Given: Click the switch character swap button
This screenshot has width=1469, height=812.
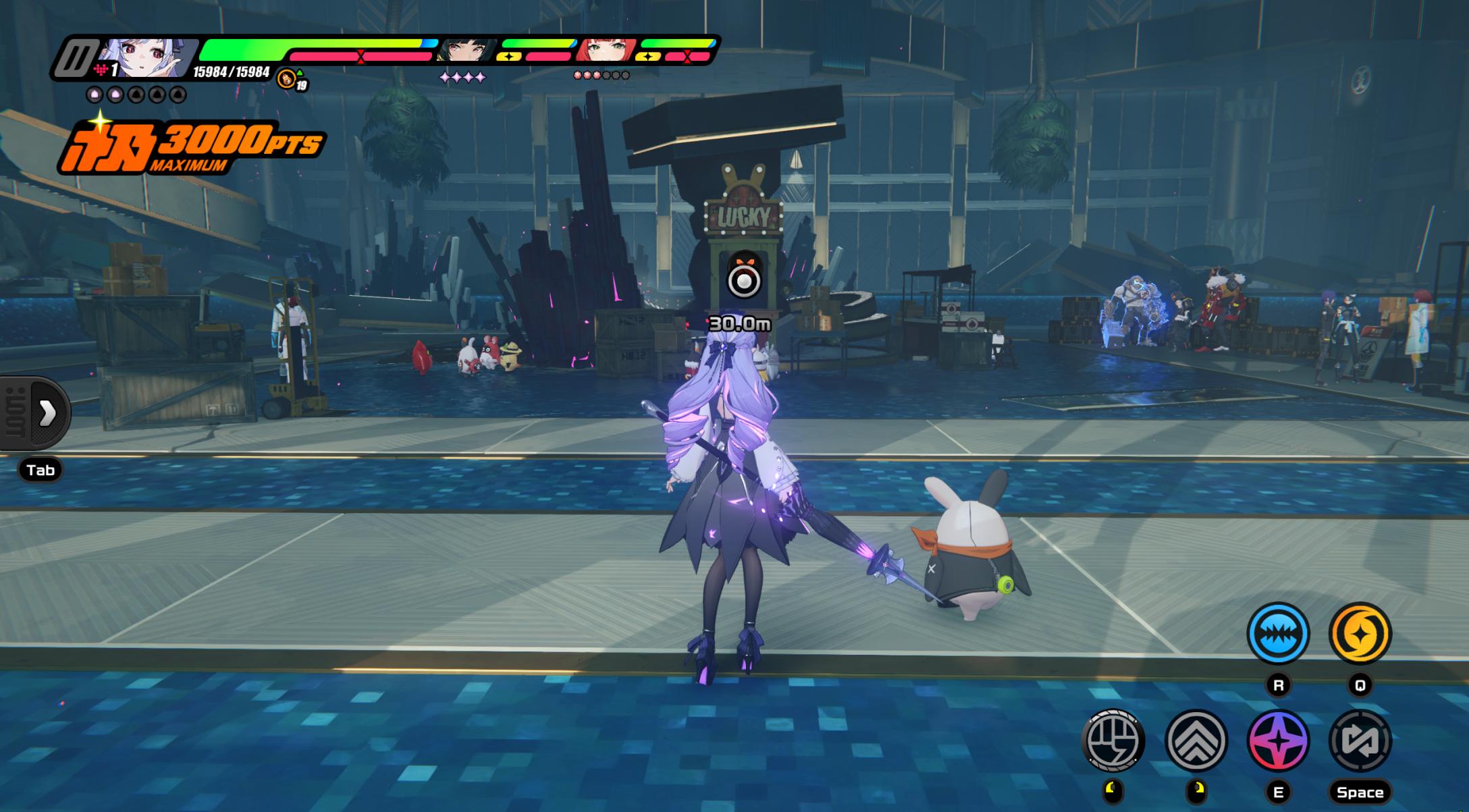Looking at the screenshot, I should pyautogui.click(x=1360, y=740).
